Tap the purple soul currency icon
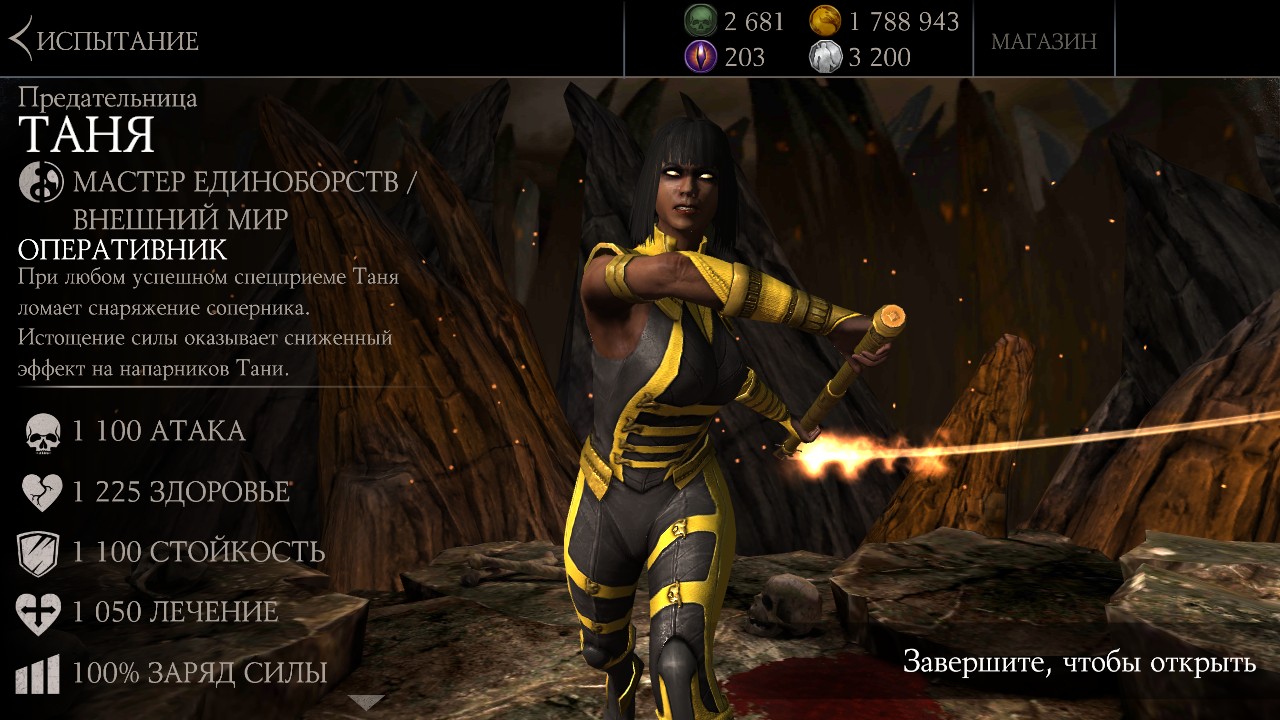The width and height of the screenshot is (1280, 720). point(700,57)
